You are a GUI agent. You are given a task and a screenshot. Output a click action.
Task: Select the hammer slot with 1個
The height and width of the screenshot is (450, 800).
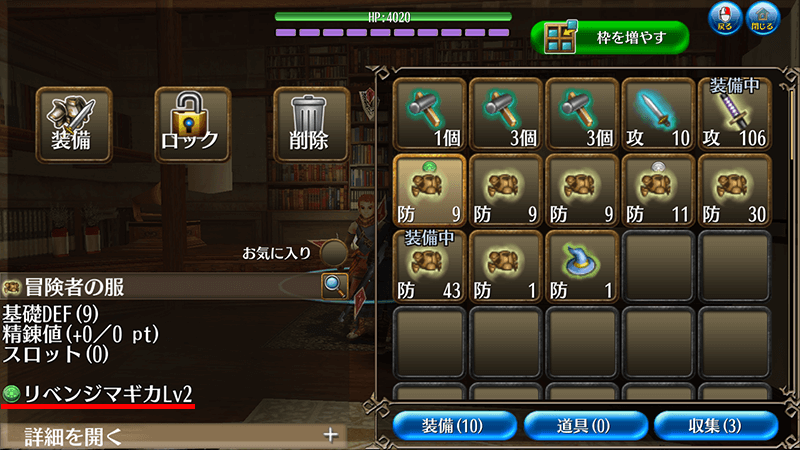click(430, 113)
